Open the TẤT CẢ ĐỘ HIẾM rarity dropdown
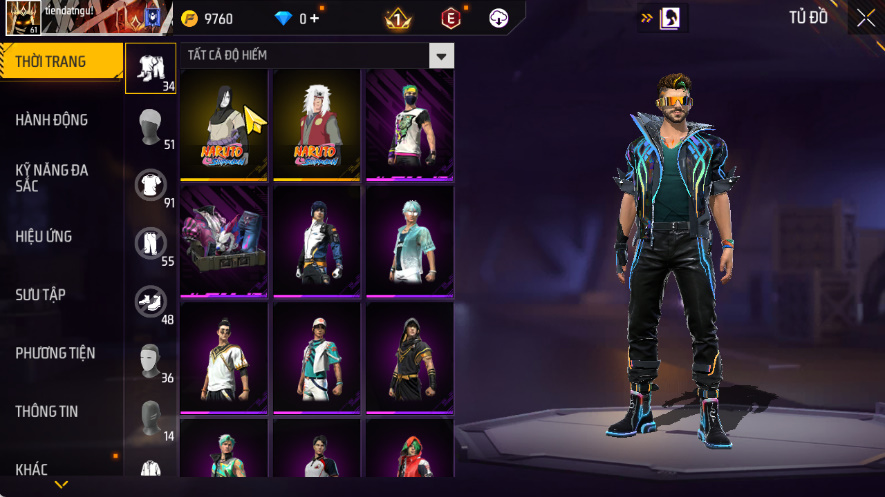 point(441,55)
